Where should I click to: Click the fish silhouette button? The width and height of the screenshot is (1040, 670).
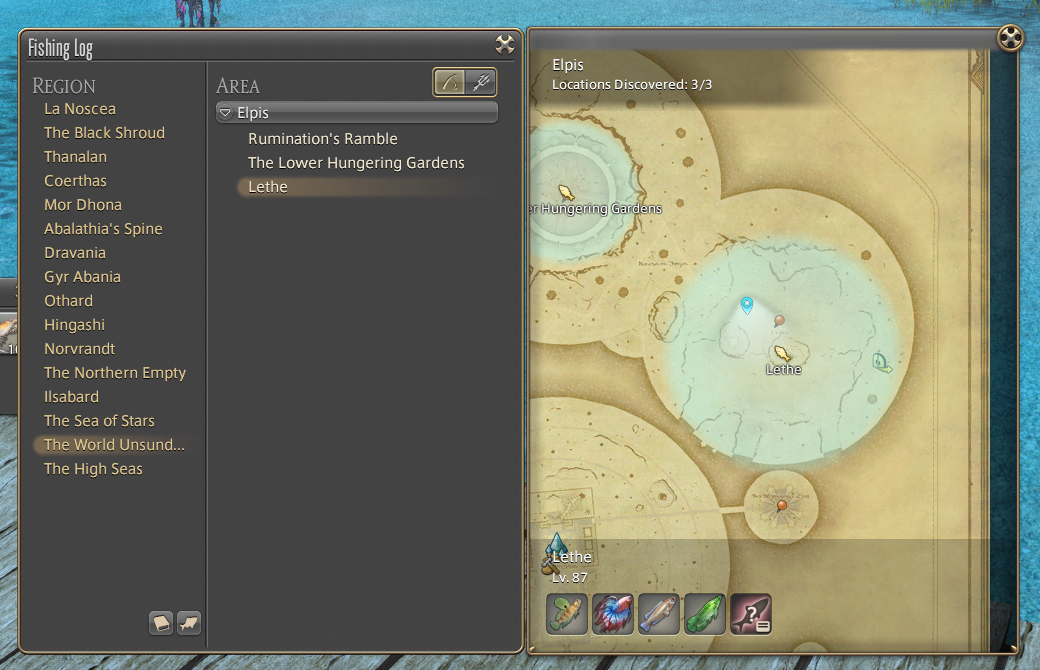click(188, 623)
